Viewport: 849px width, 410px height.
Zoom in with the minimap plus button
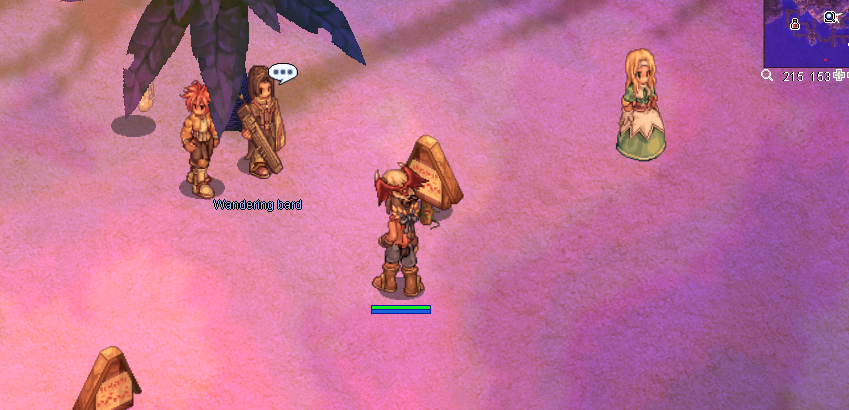point(838,77)
